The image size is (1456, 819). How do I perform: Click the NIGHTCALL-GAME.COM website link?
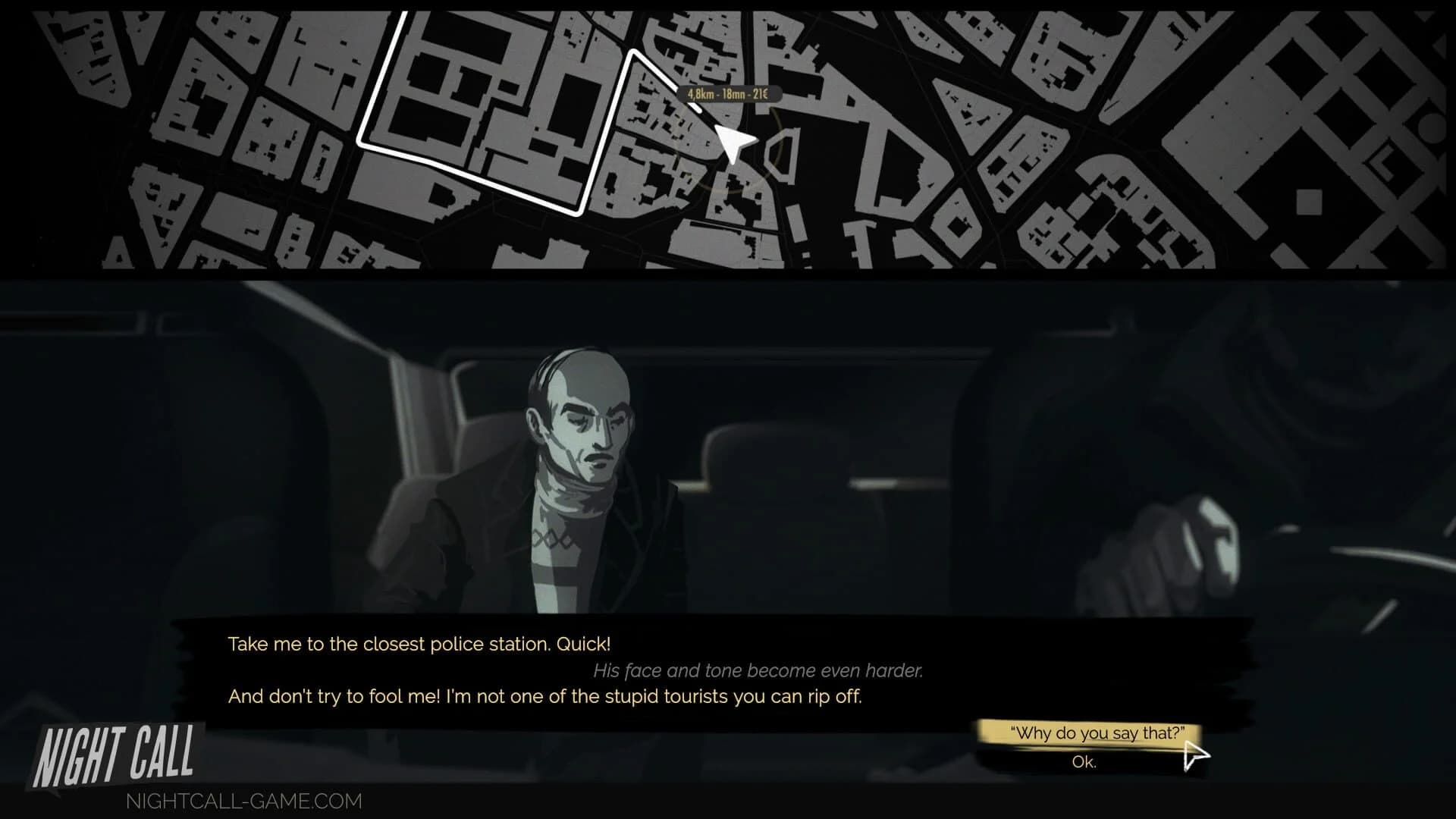pos(243,802)
